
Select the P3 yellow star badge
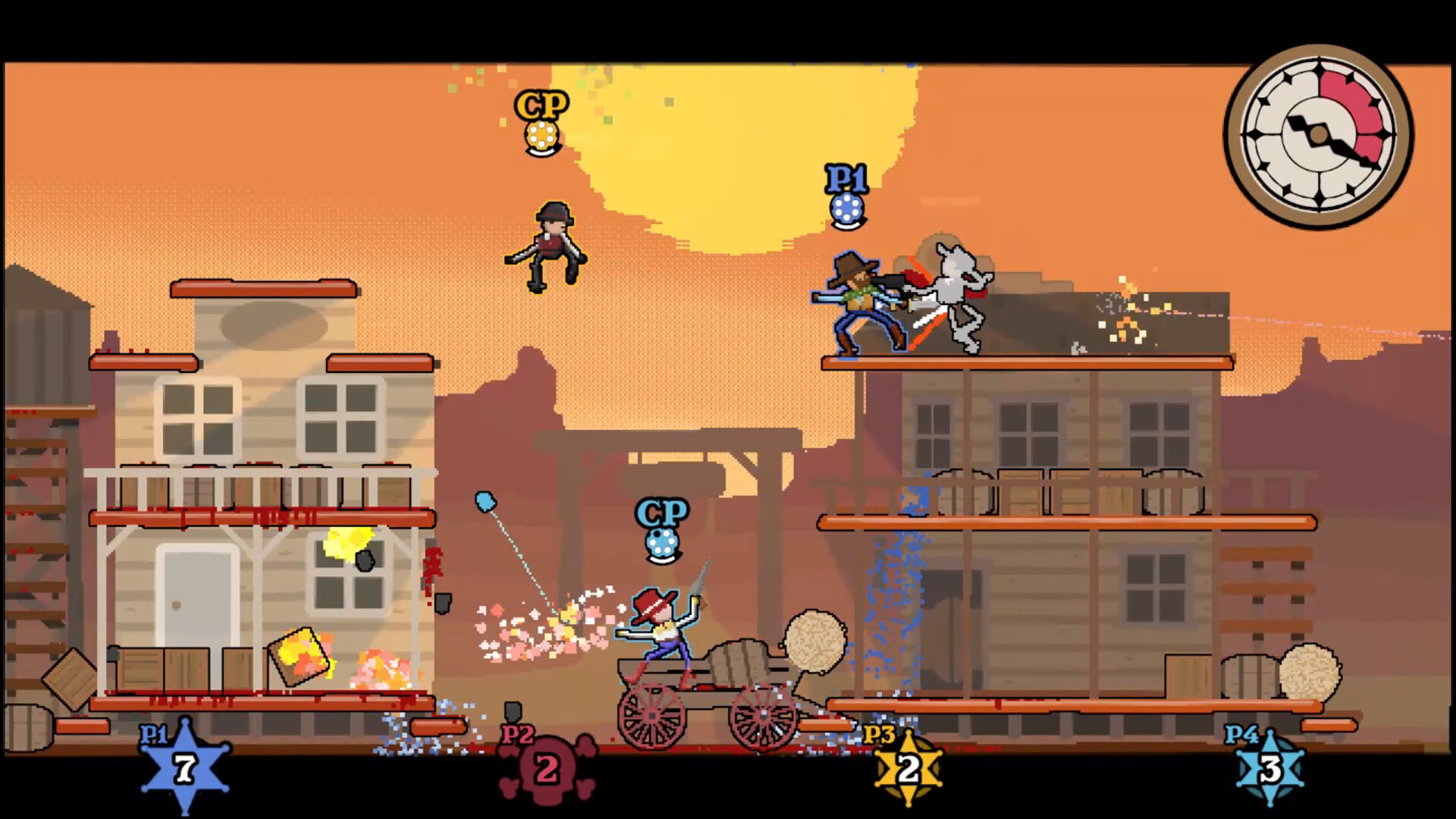click(x=908, y=770)
